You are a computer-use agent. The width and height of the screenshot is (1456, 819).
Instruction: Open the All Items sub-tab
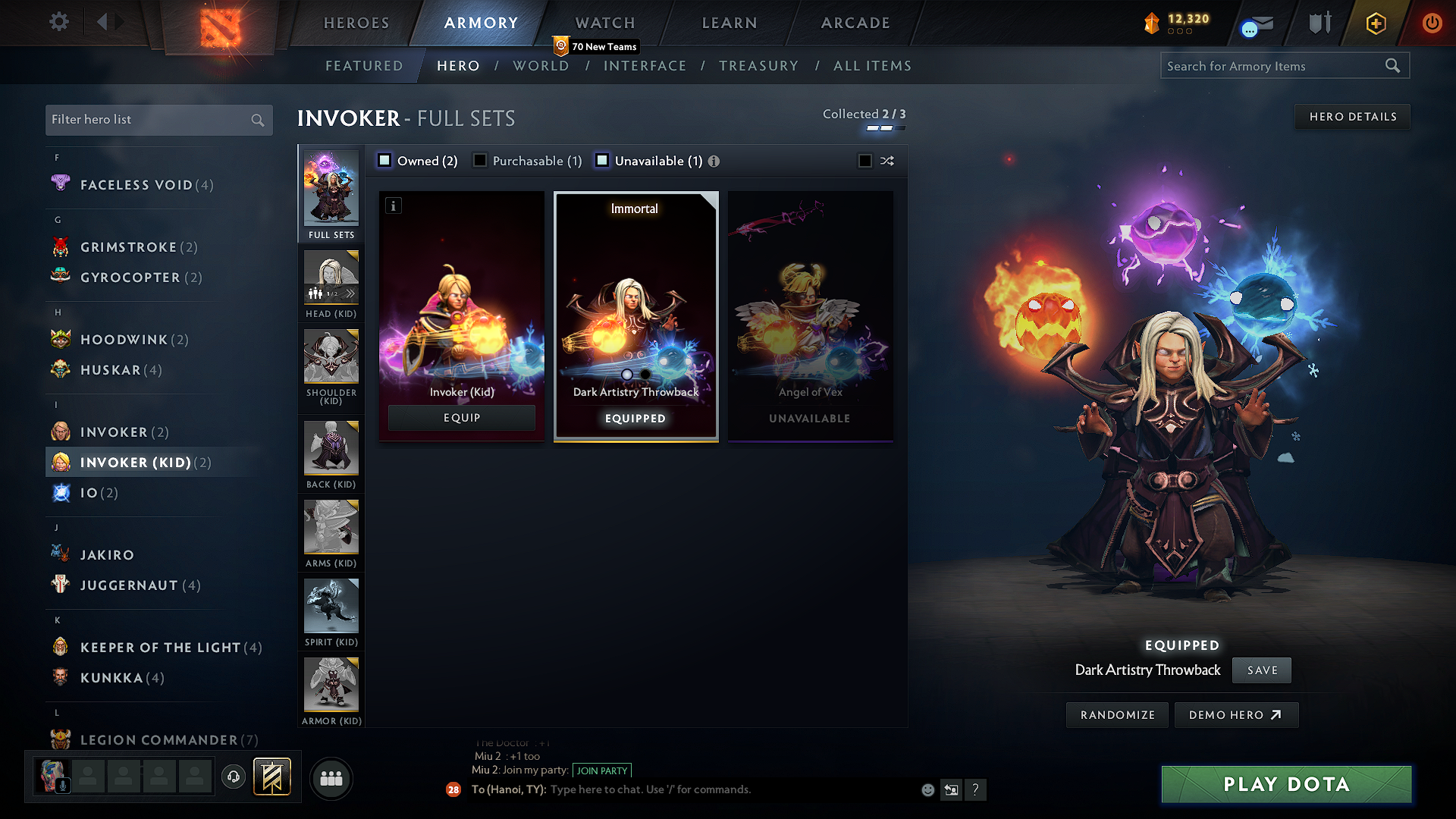click(x=872, y=66)
